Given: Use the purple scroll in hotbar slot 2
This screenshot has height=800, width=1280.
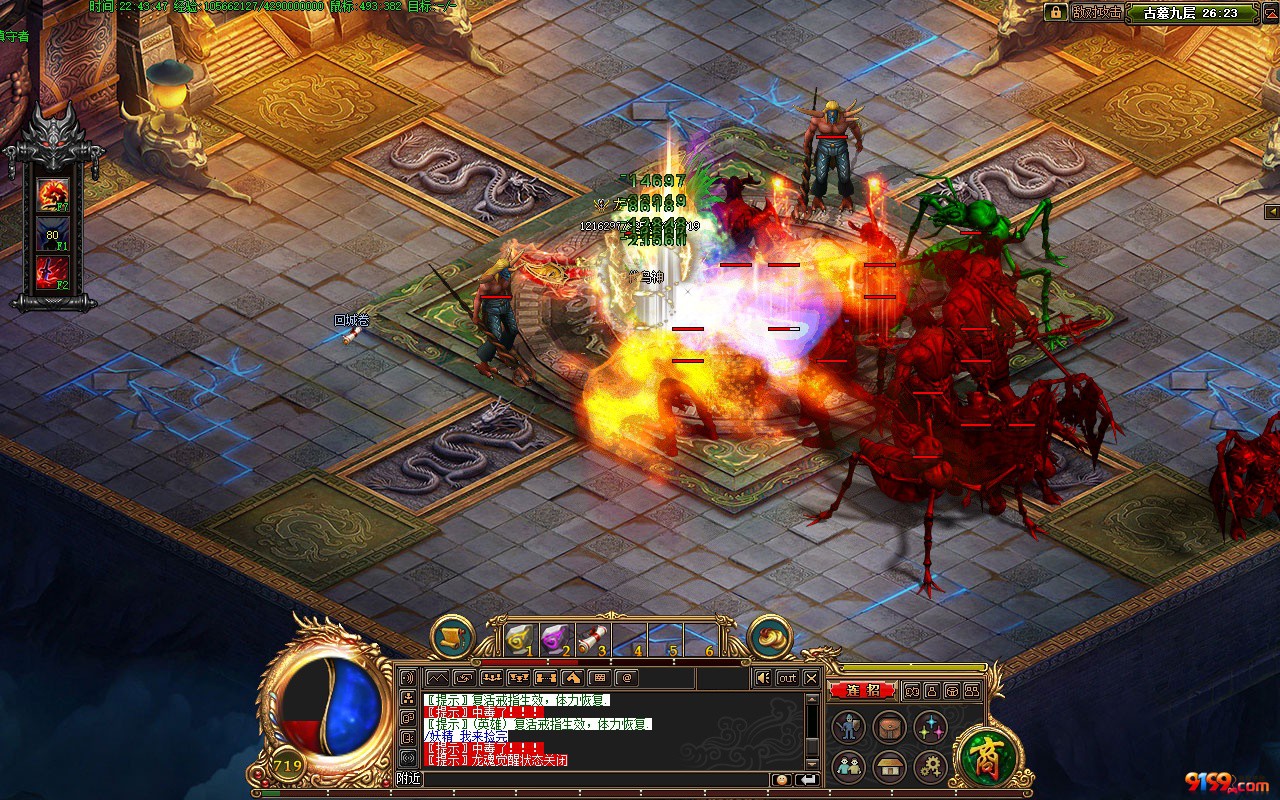Looking at the screenshot, I should [555, 637].
